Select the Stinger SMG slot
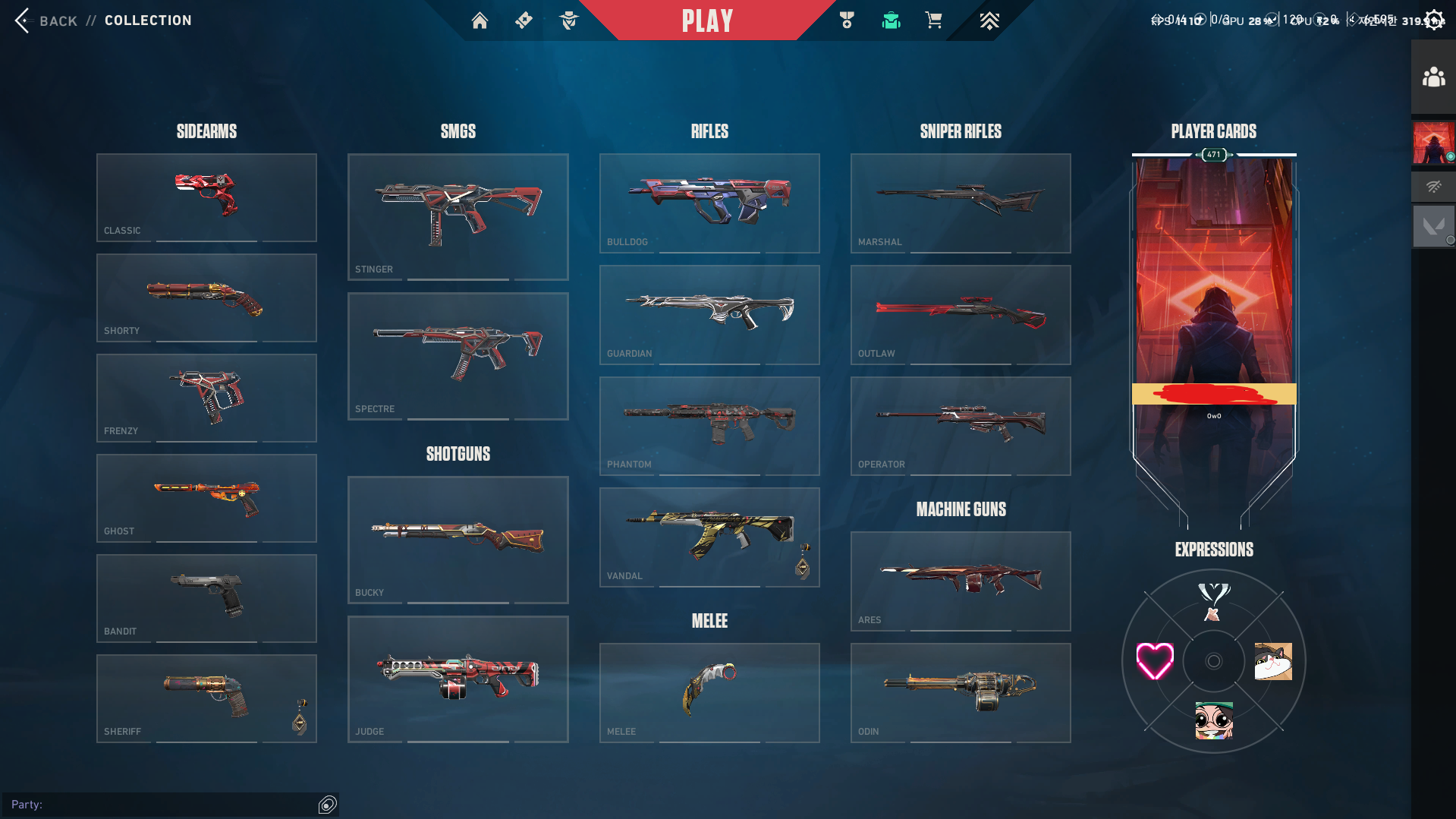This screenshot has height=819, width=1456. (x=458, y=216)
